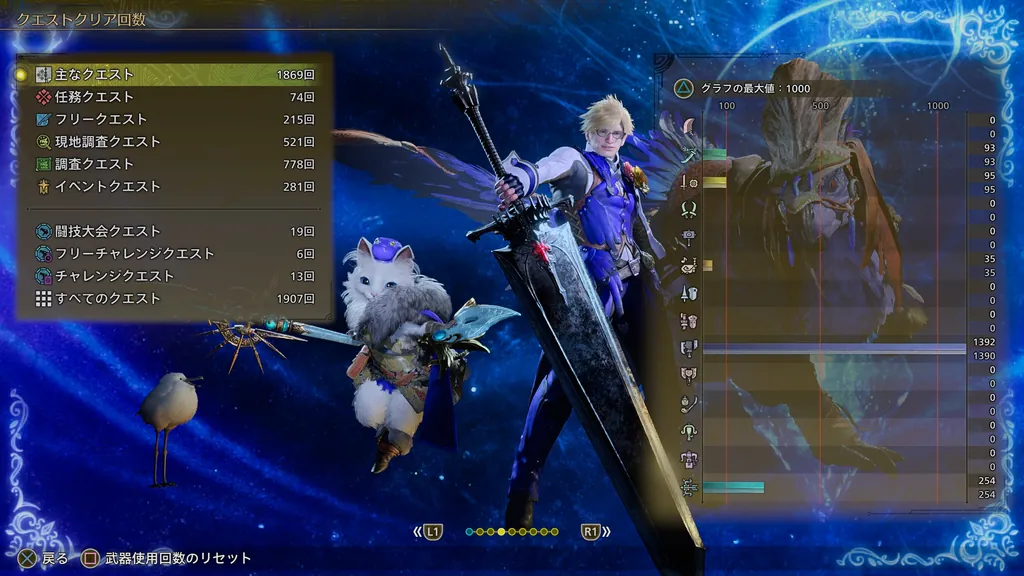Open the 現地調査クエスト row
This screenshot has width=1024, height=576.
pyautogui.click(x=175, y=142)
